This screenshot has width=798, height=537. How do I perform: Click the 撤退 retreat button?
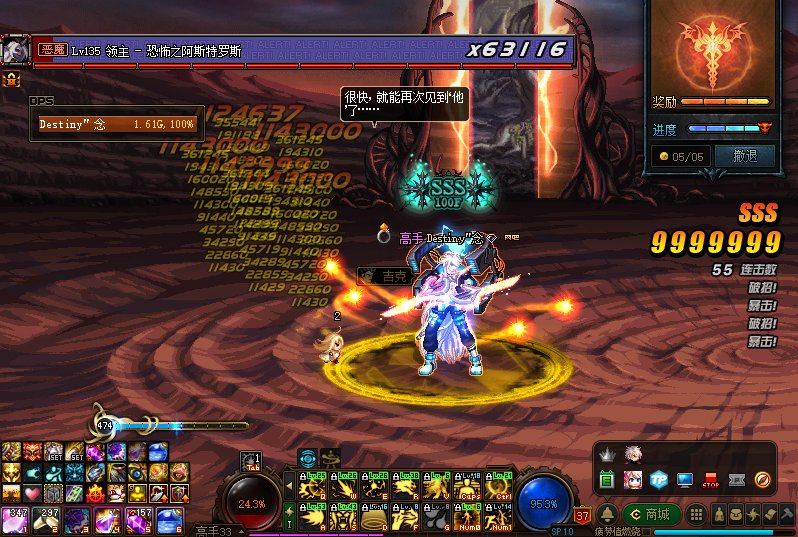point(745,156)
